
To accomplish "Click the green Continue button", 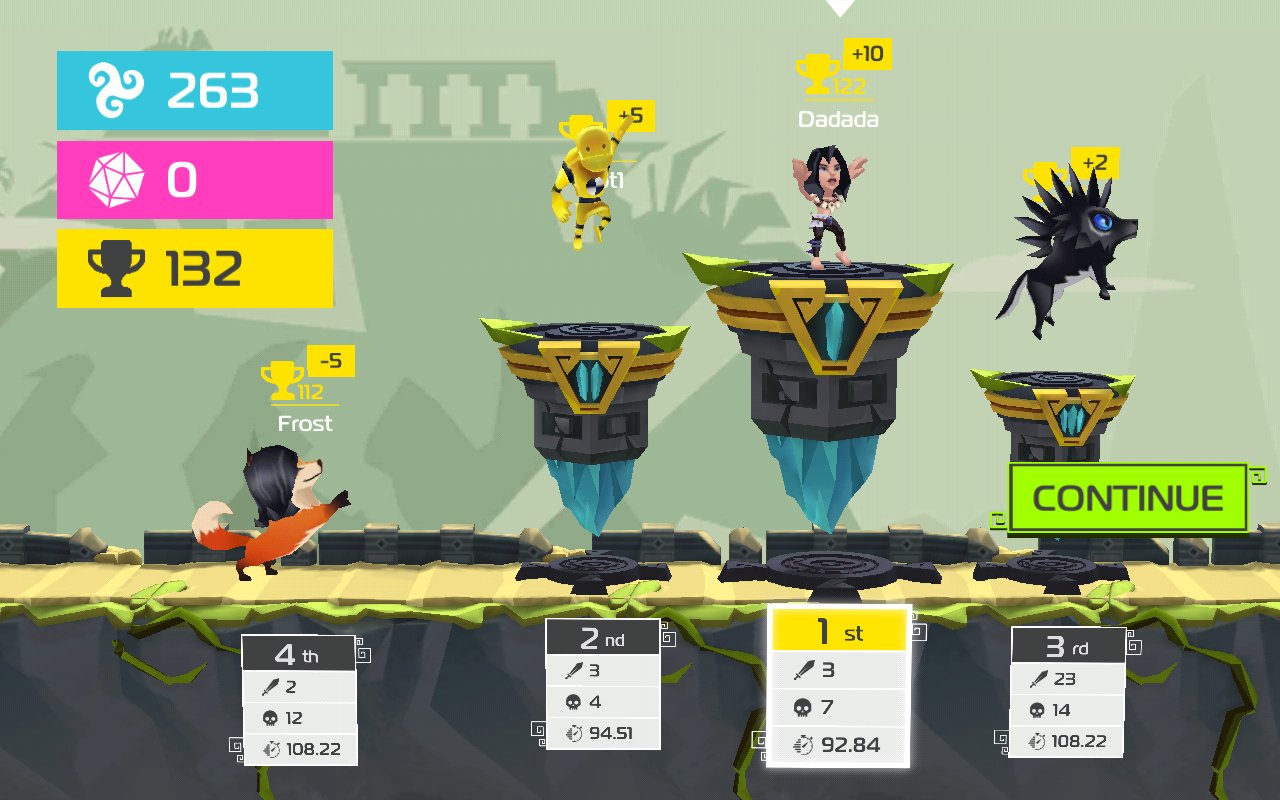I will pos(1127,498).
